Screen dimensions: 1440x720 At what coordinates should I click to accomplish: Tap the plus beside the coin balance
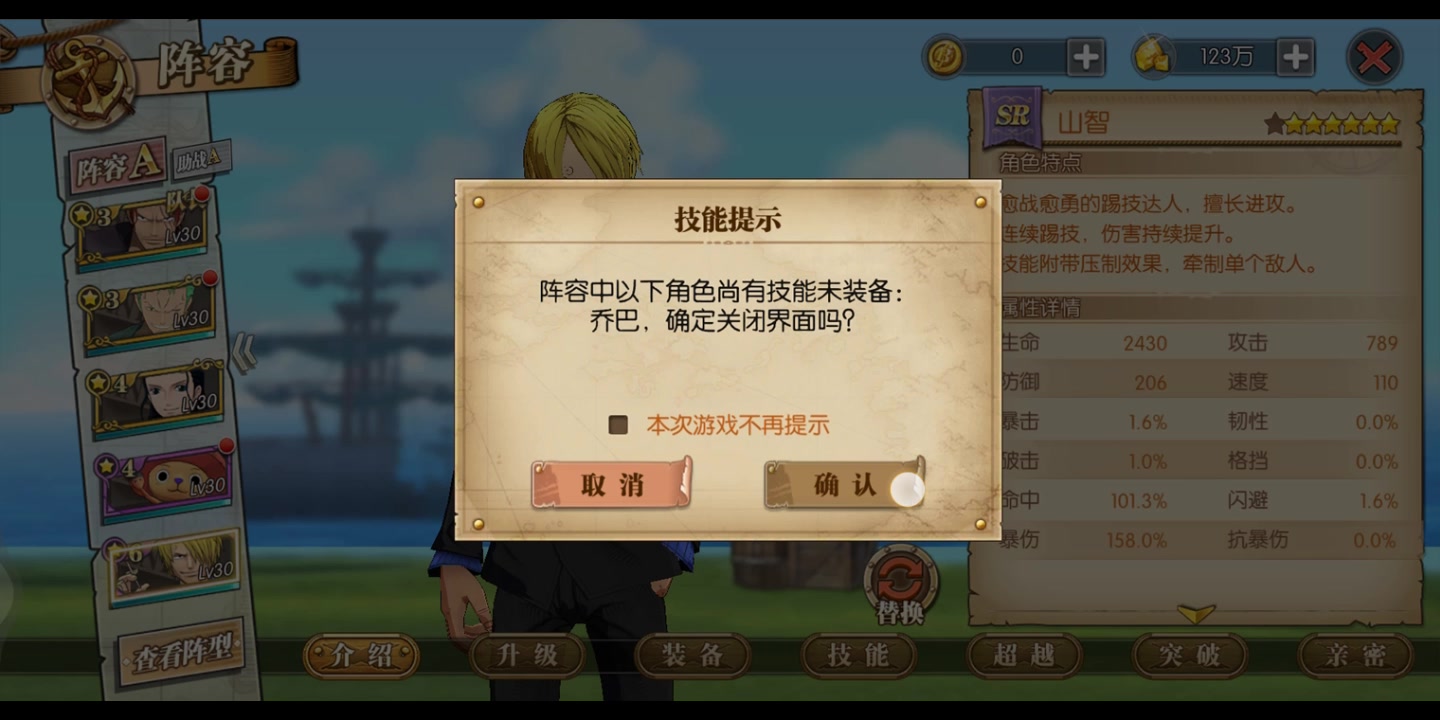pyautogui.click(x=1086, y=58)
